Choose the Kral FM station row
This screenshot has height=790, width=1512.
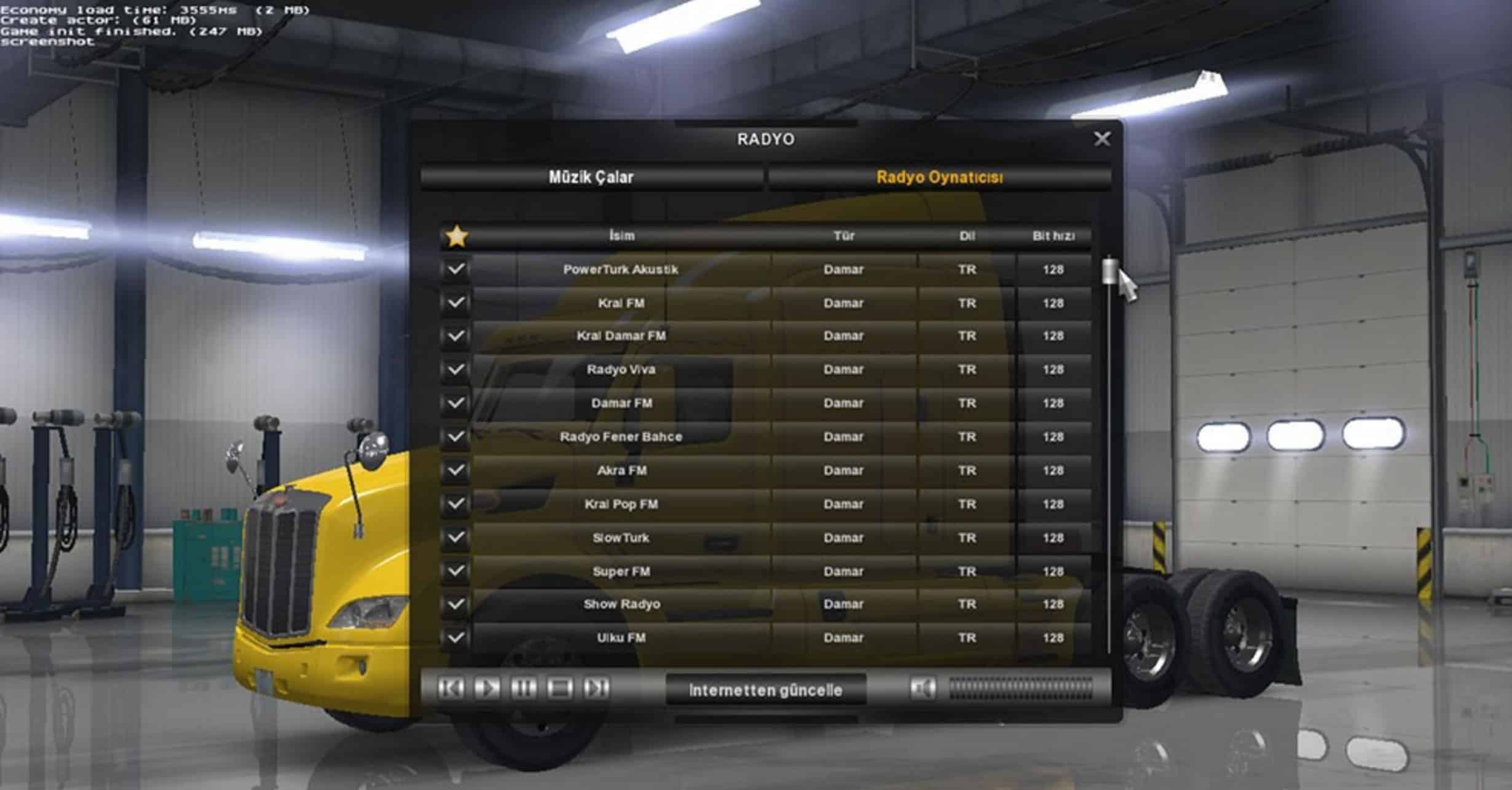[621, 303]
